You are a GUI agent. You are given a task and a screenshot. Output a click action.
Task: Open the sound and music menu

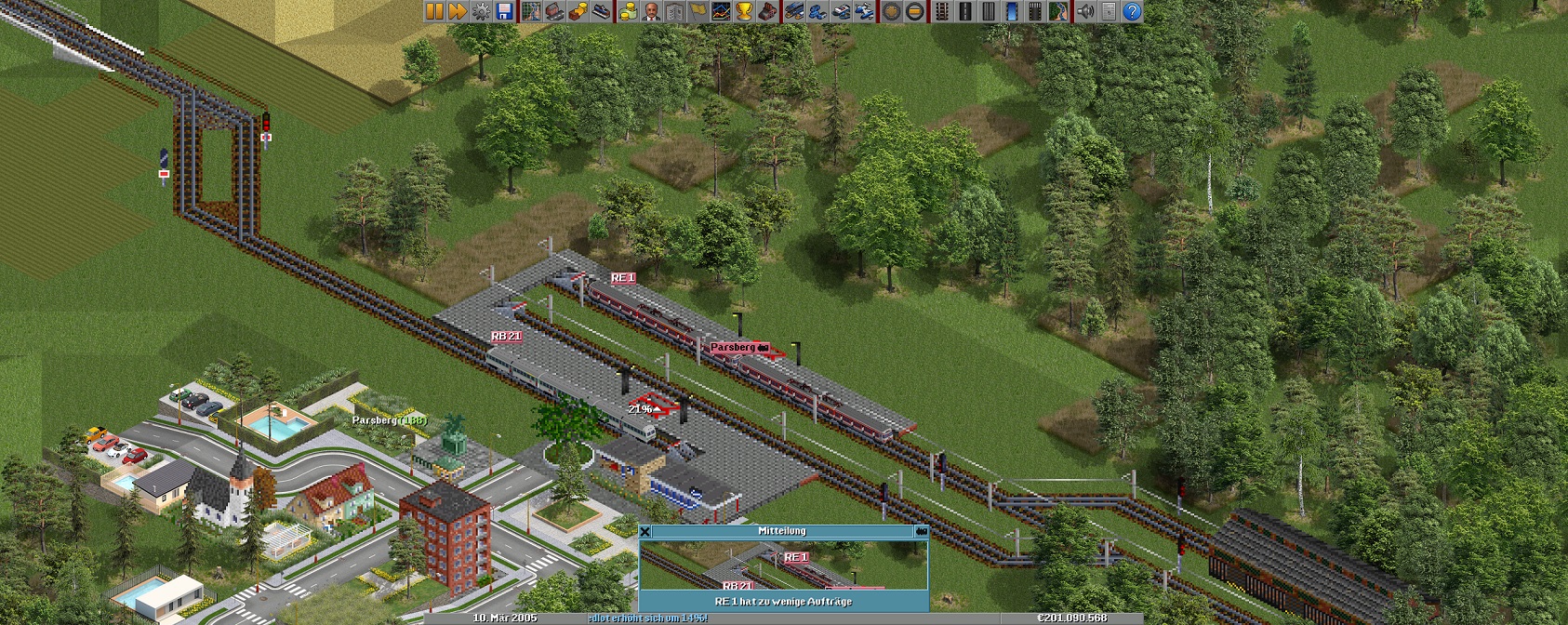pos(1085,11)
